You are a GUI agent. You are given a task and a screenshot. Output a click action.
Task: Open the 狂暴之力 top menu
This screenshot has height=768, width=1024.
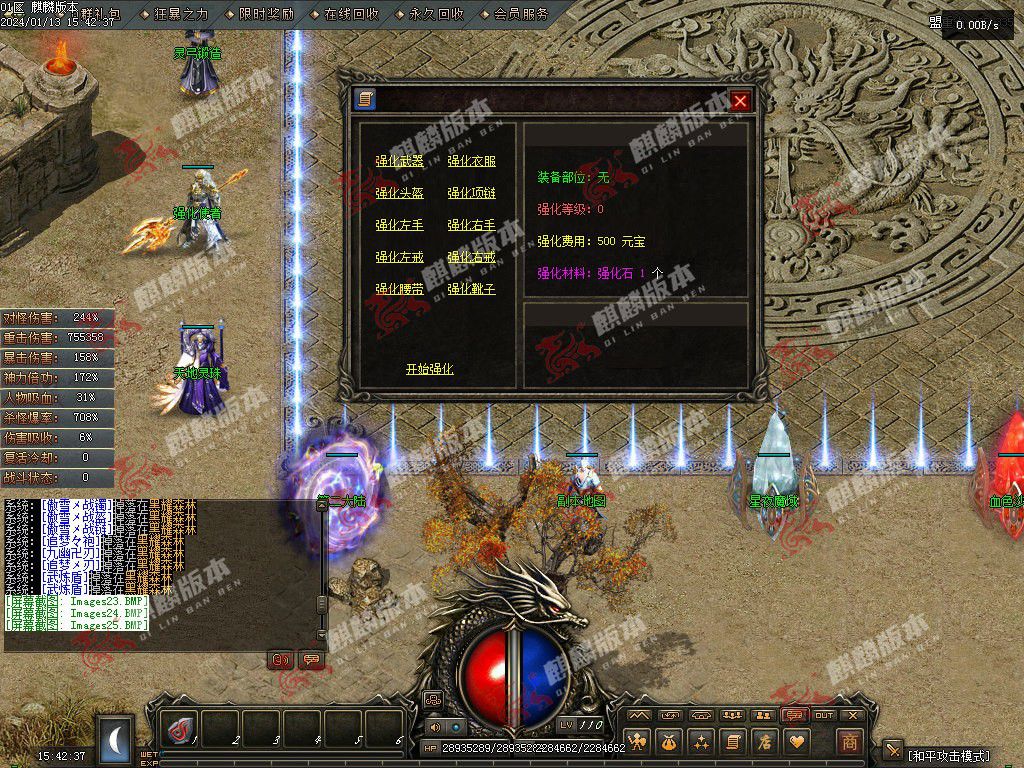[181, 14]
